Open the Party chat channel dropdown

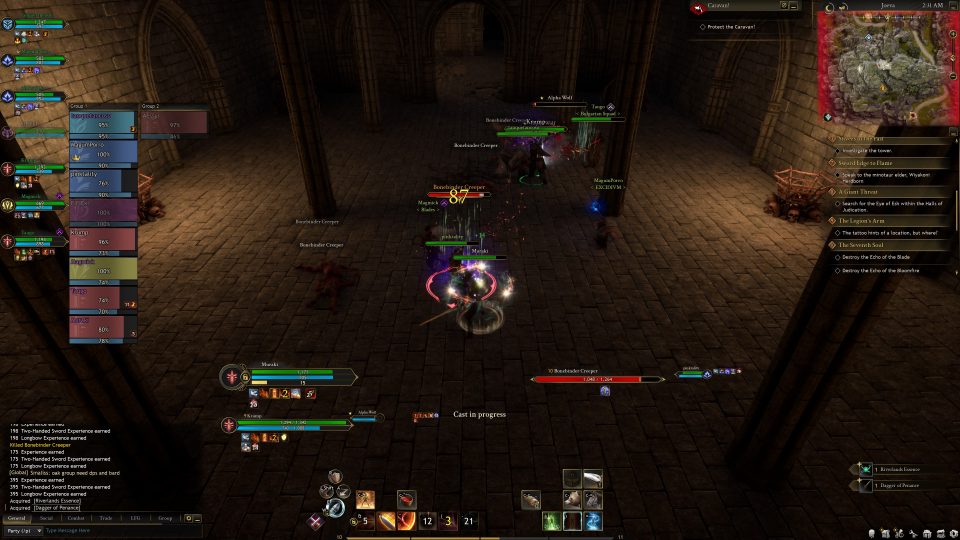pos(22,530)
